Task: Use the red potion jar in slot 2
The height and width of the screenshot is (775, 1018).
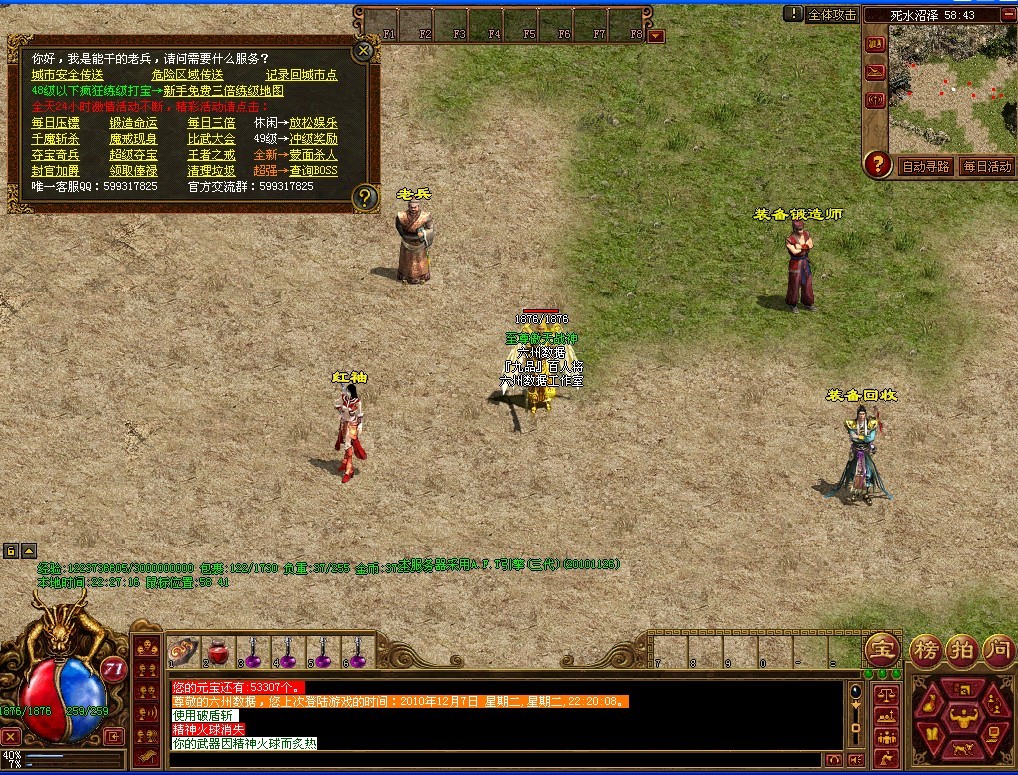Action: pyautogui.click(x=218, y=651)
